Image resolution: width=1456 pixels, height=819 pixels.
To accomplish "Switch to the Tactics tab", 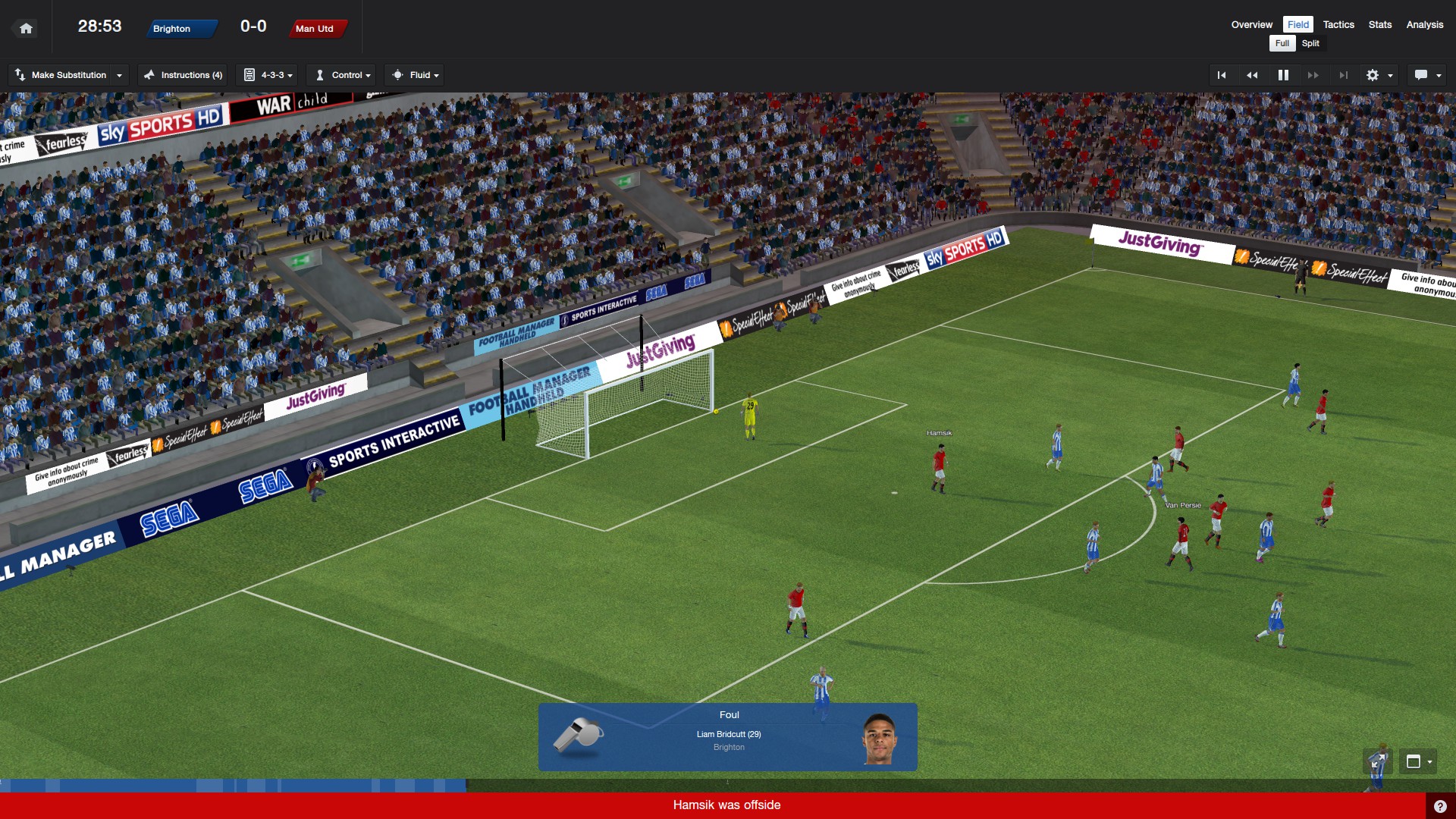I will [x=1338, y=24].
